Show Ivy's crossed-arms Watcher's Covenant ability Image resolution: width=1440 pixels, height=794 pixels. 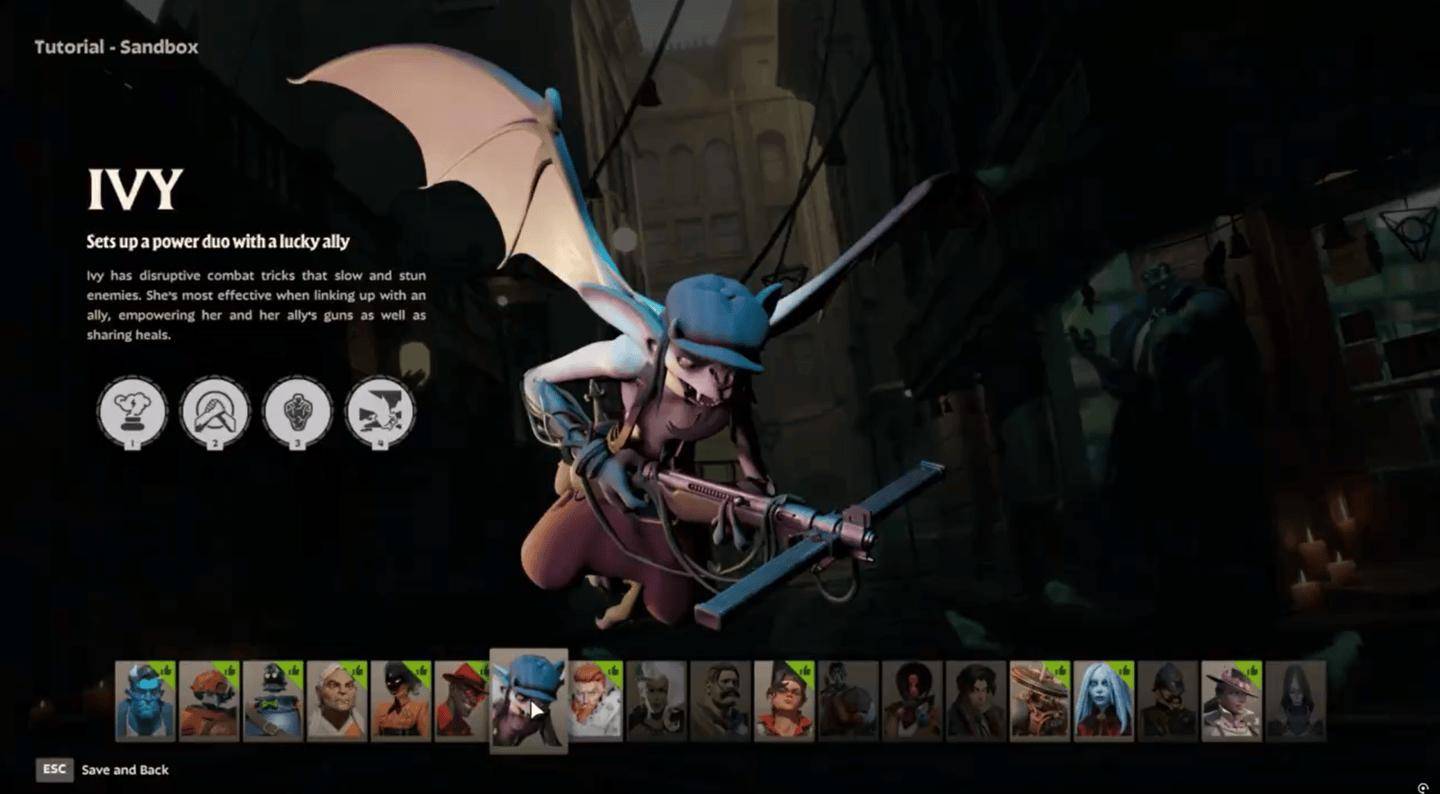214,410
